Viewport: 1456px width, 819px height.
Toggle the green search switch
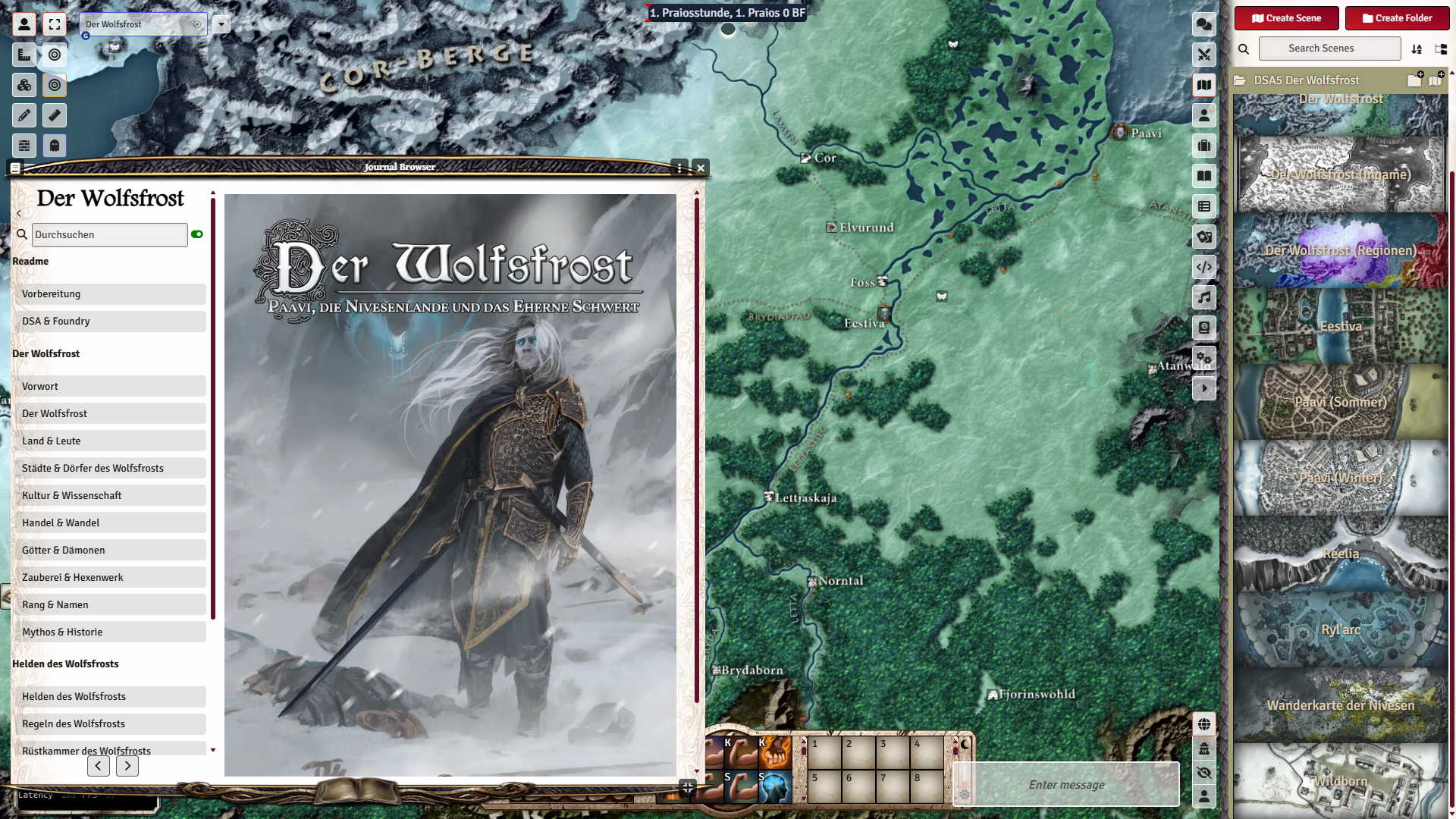197,234
